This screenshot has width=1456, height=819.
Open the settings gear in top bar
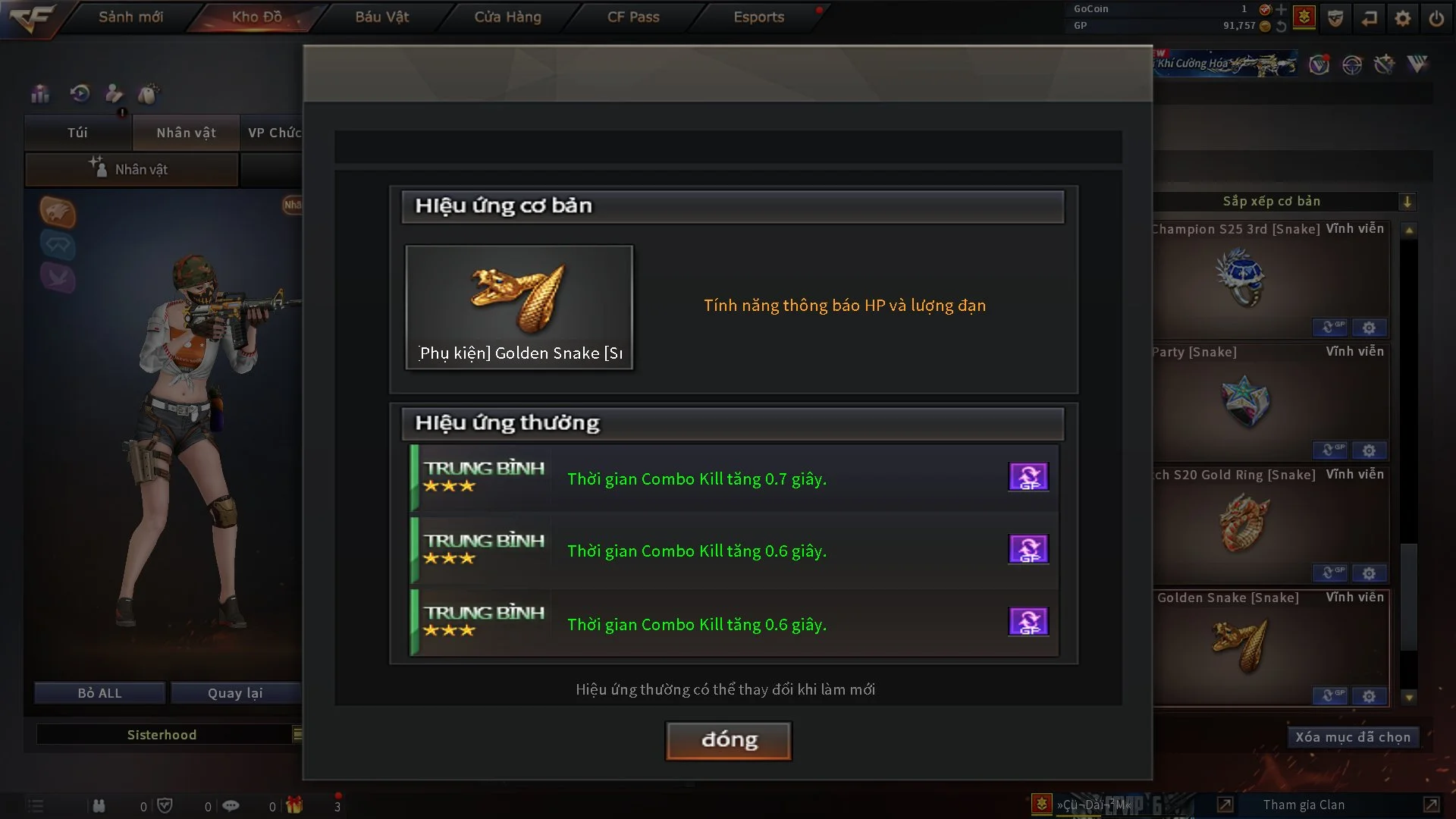(1403, 18)
